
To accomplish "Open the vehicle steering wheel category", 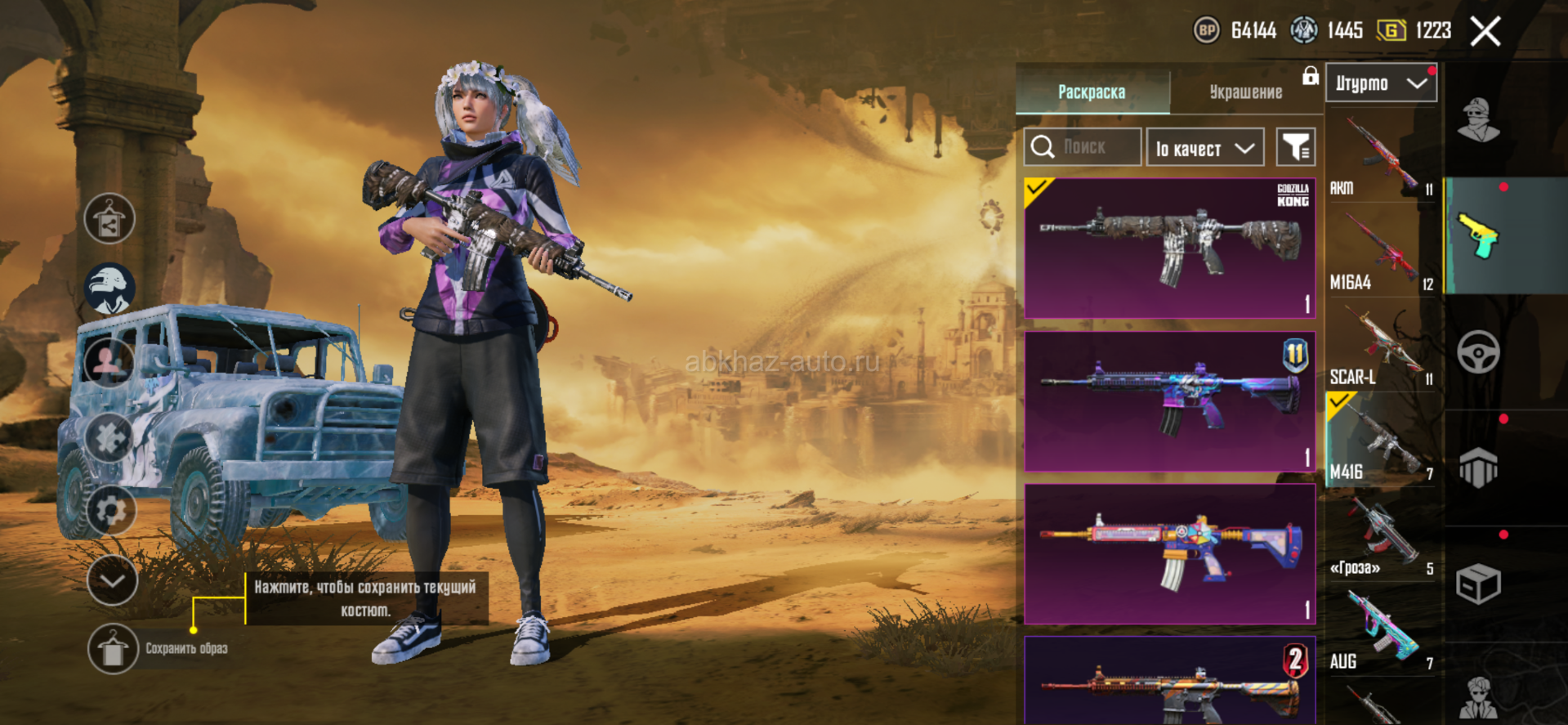I will click(1478, 352).
